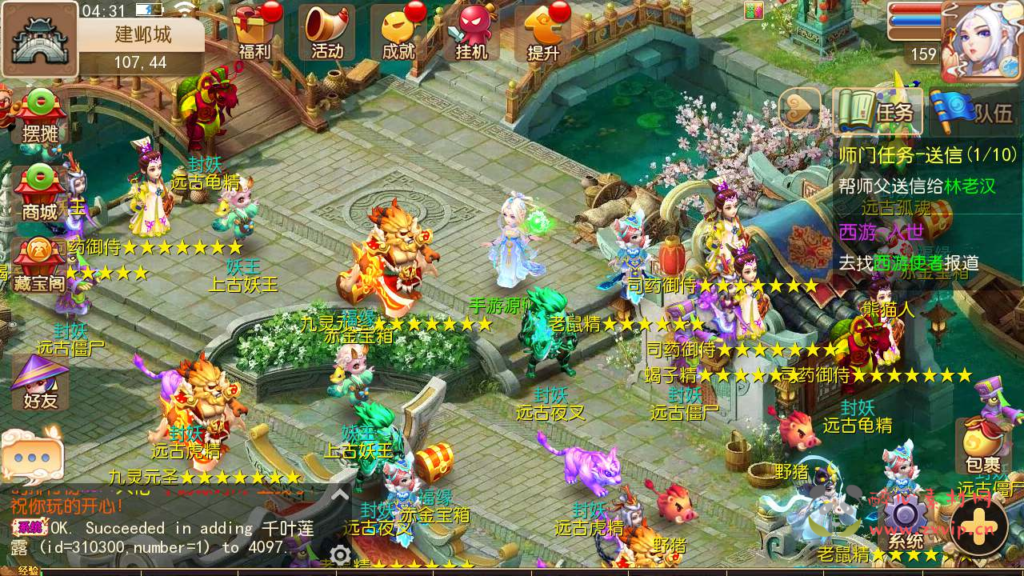Screen dimensions: 1024x576
Task: Open the city gate map icon
Action: [x=39, y=39]
